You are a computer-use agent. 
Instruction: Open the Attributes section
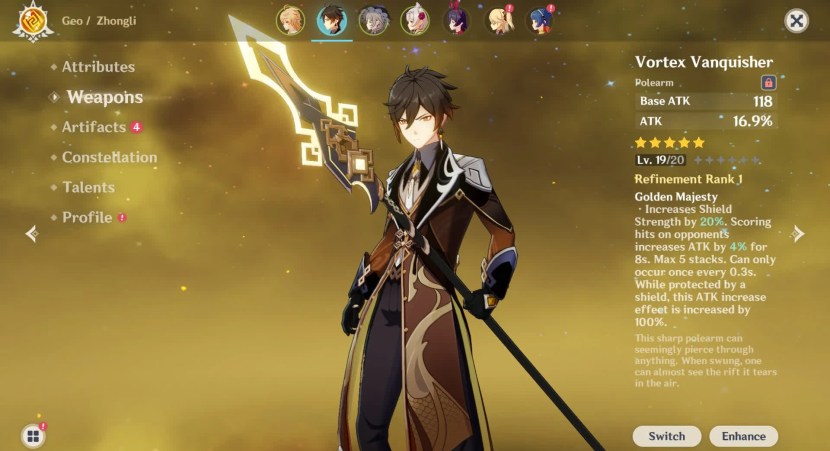click(98, 67)
